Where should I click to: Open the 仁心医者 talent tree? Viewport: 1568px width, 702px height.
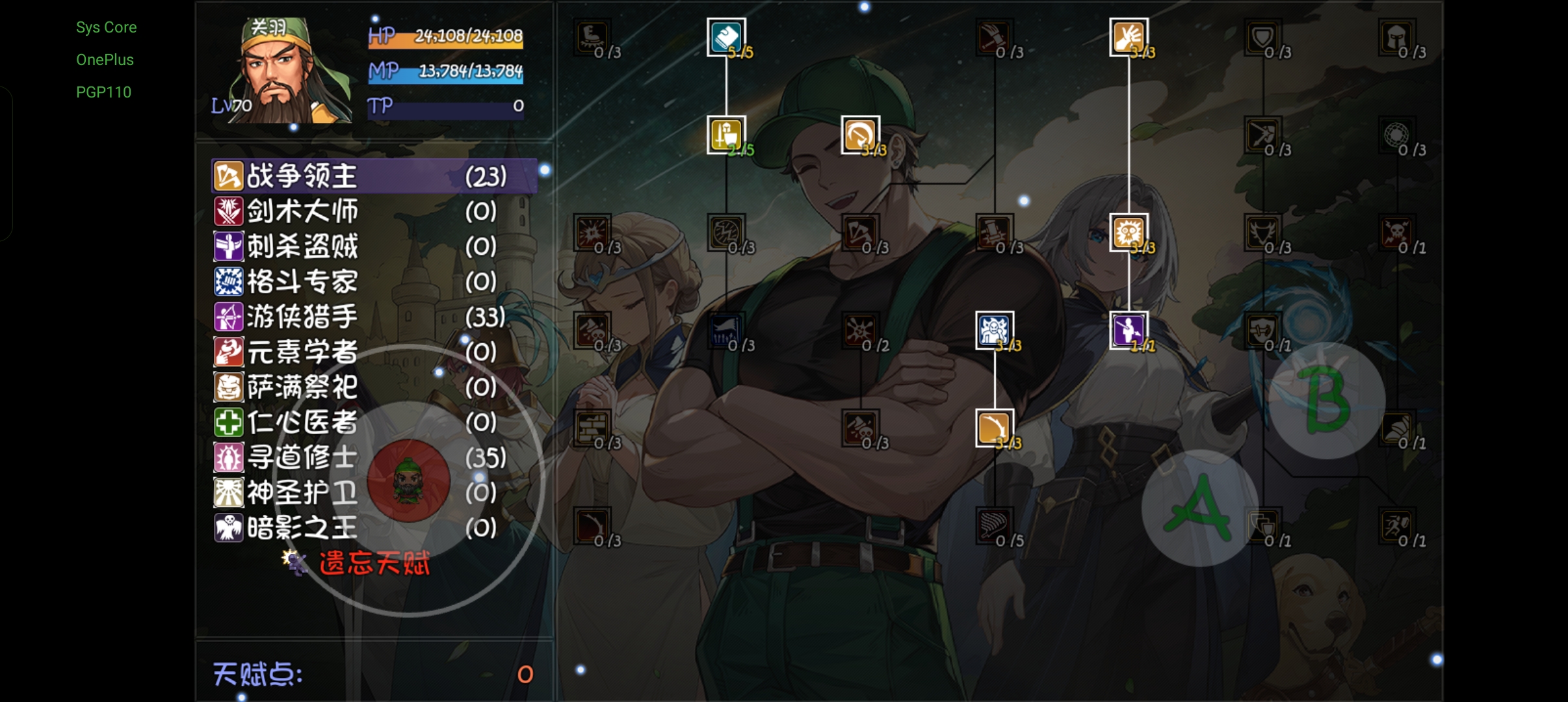click(302, 422)
